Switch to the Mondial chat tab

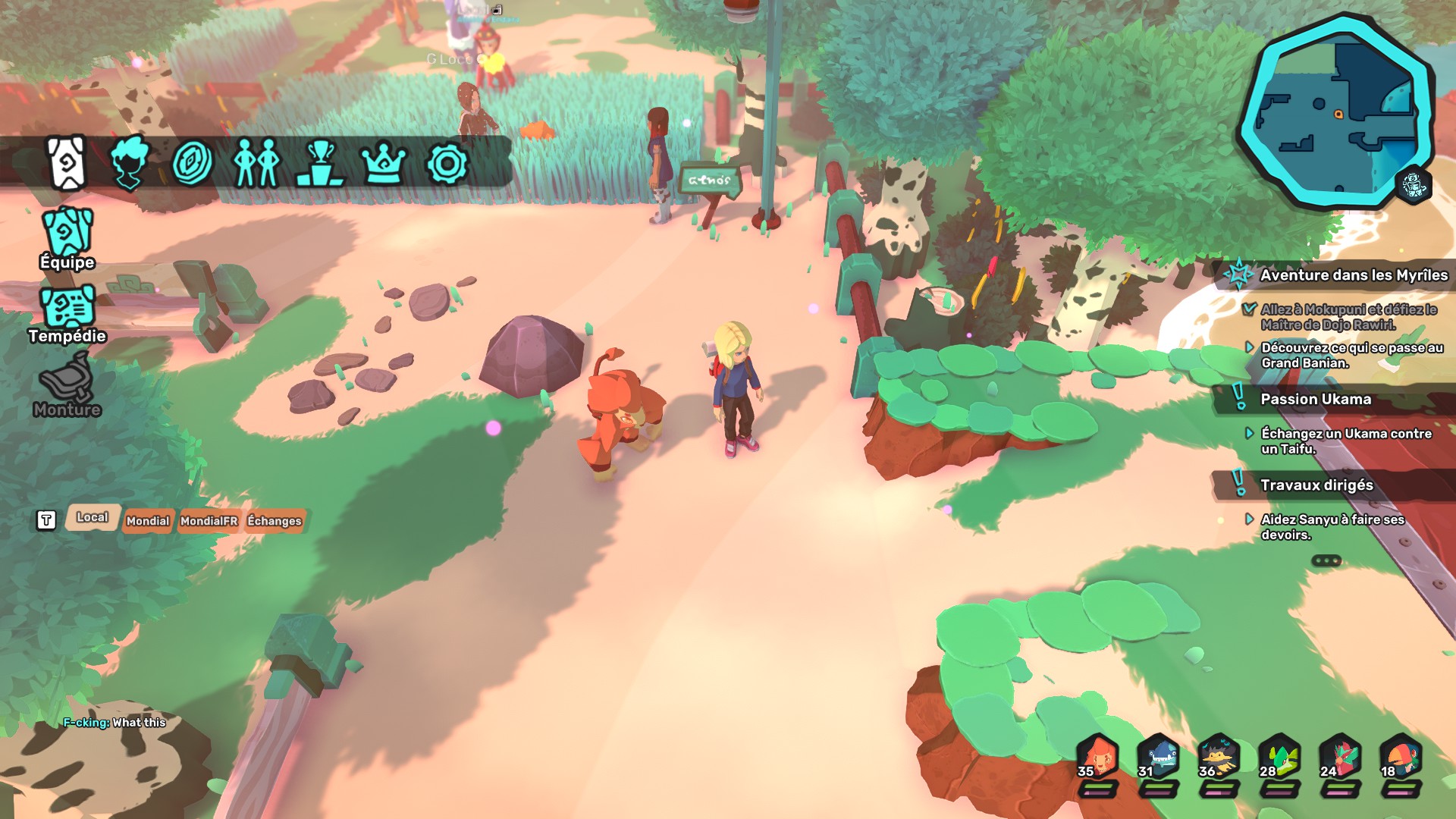pos(148,521)
